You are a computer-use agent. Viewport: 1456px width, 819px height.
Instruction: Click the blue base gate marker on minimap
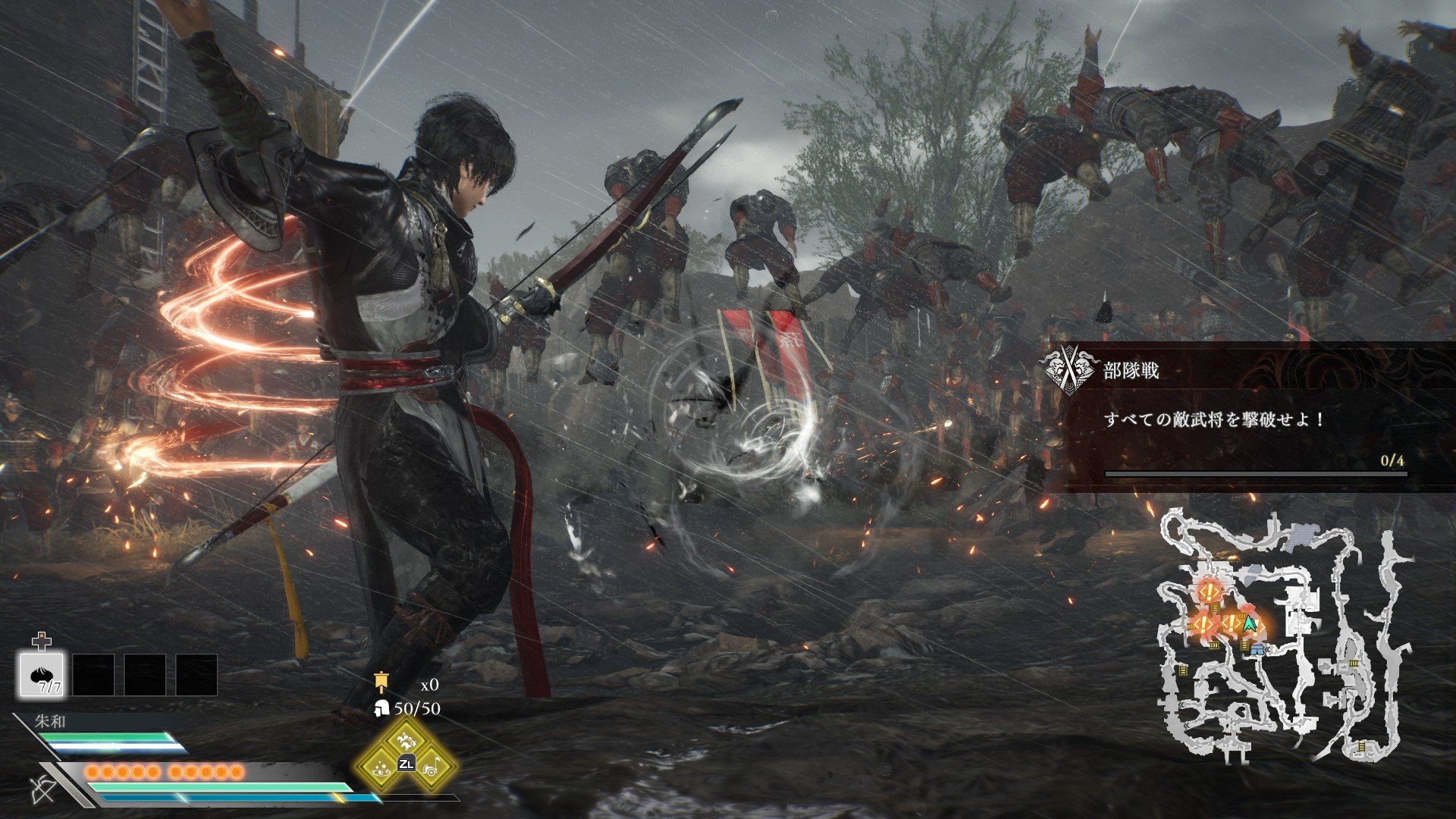(1257, 650)
